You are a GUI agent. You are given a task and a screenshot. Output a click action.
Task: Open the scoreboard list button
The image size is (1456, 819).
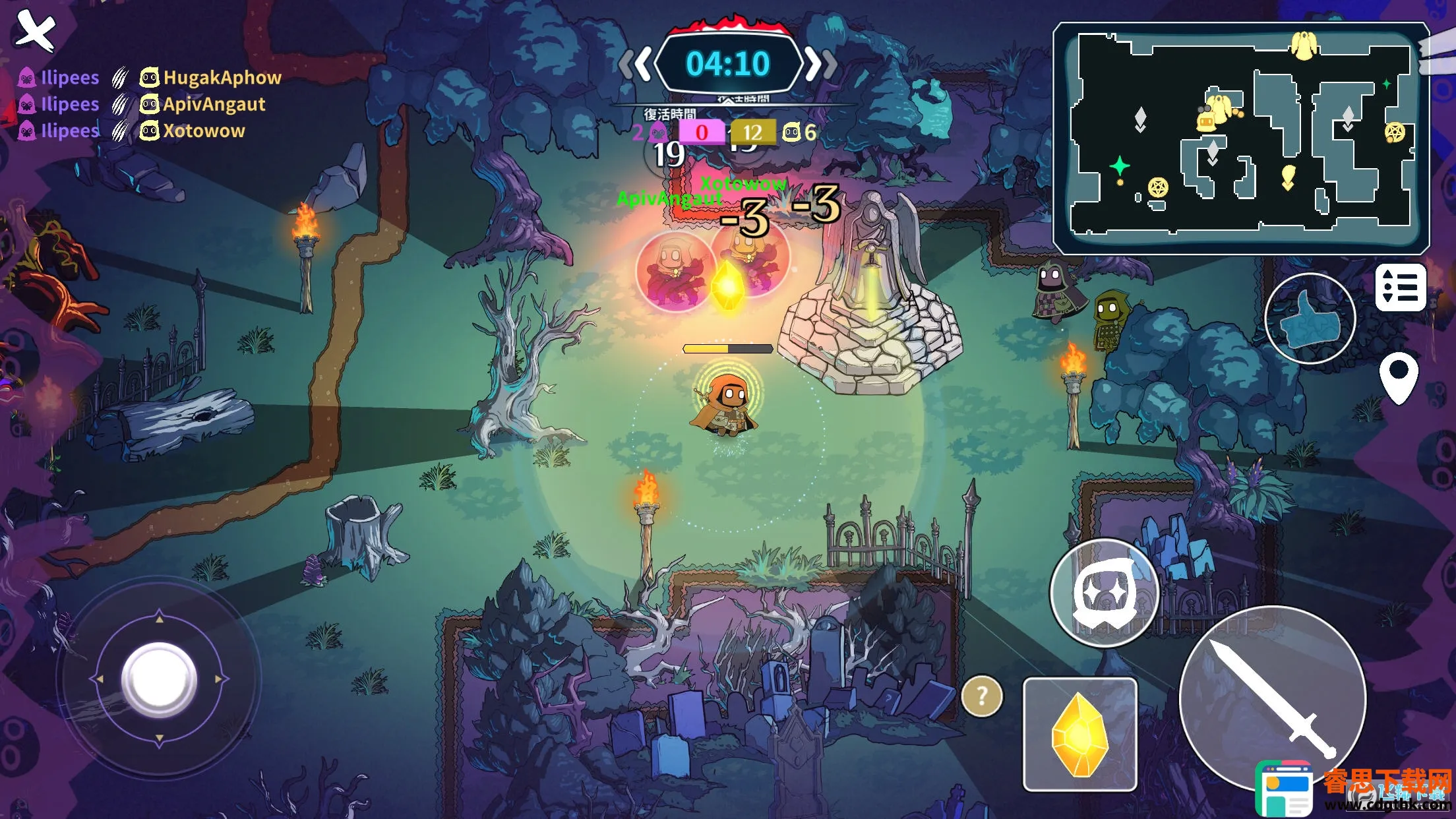click(1401, 288)
